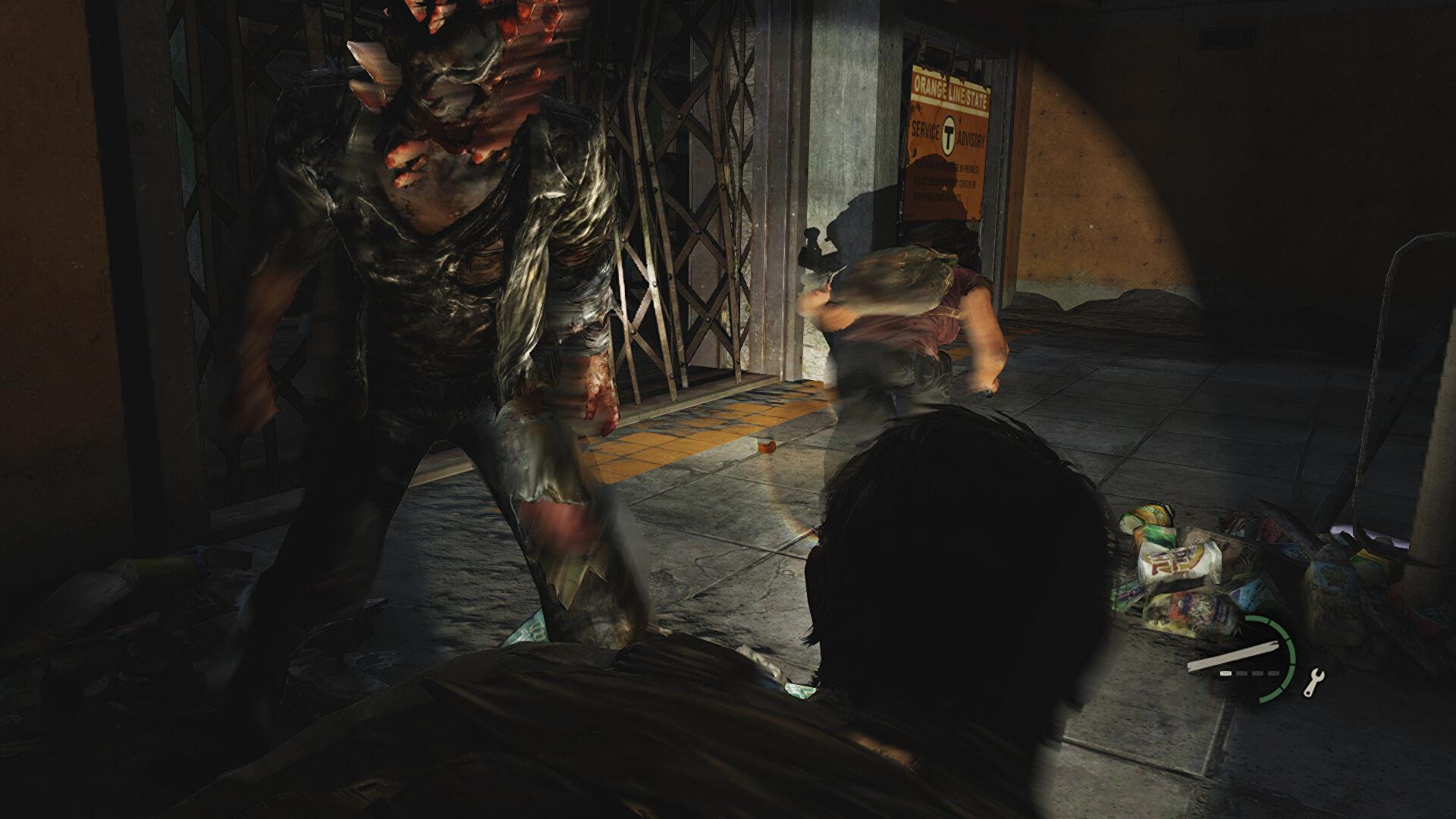Select the wooden plank melee weapon icon
Image resolution: width=1456 pixels, height=819 pixels.
tap(1231, 655)
